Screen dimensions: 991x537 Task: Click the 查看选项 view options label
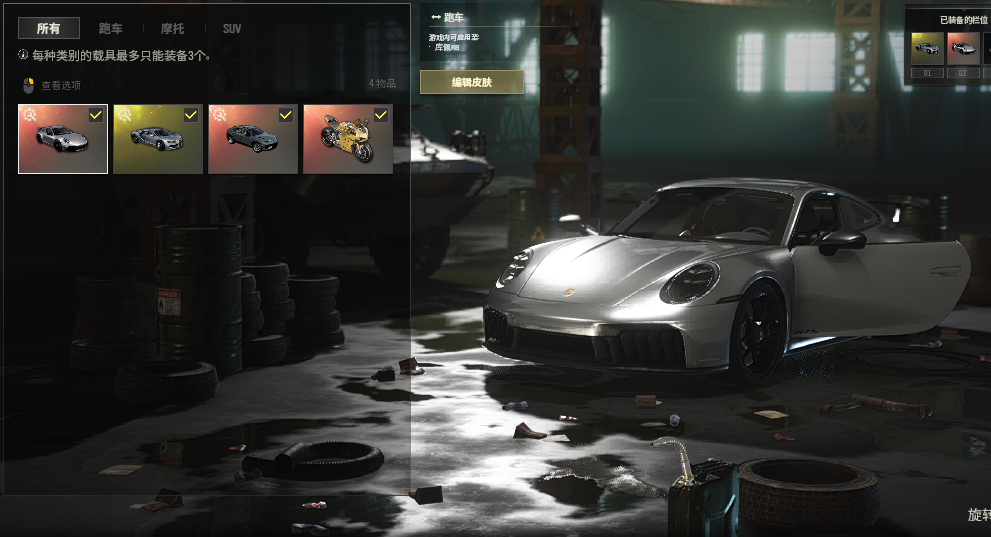coord(60,85)
